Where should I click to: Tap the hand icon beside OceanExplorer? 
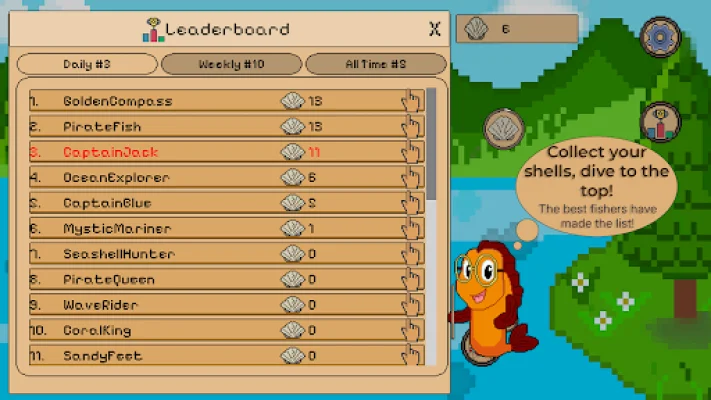pyautogui.click(x=411, y=178)
